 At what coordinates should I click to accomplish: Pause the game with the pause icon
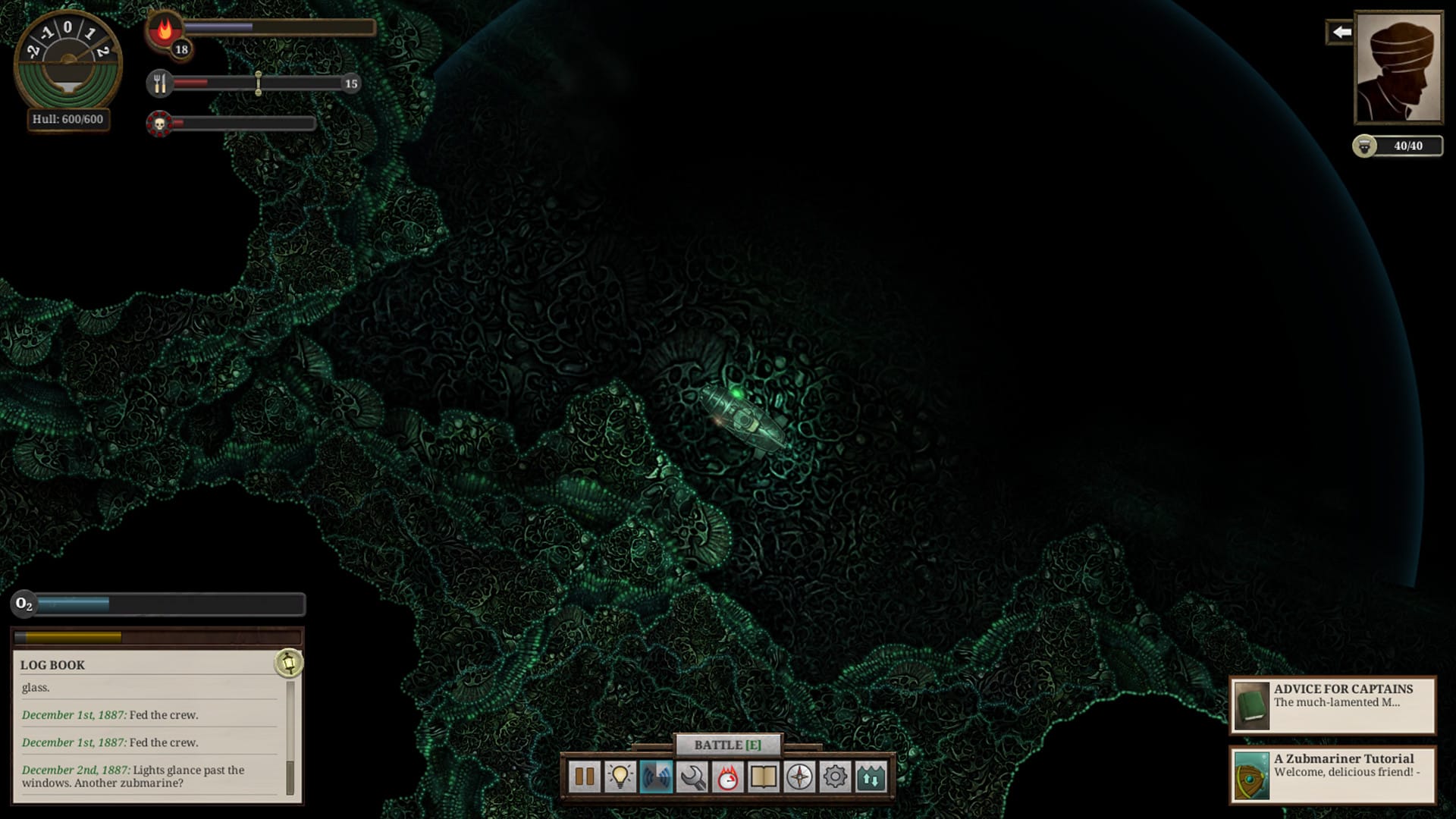[585, 777]
